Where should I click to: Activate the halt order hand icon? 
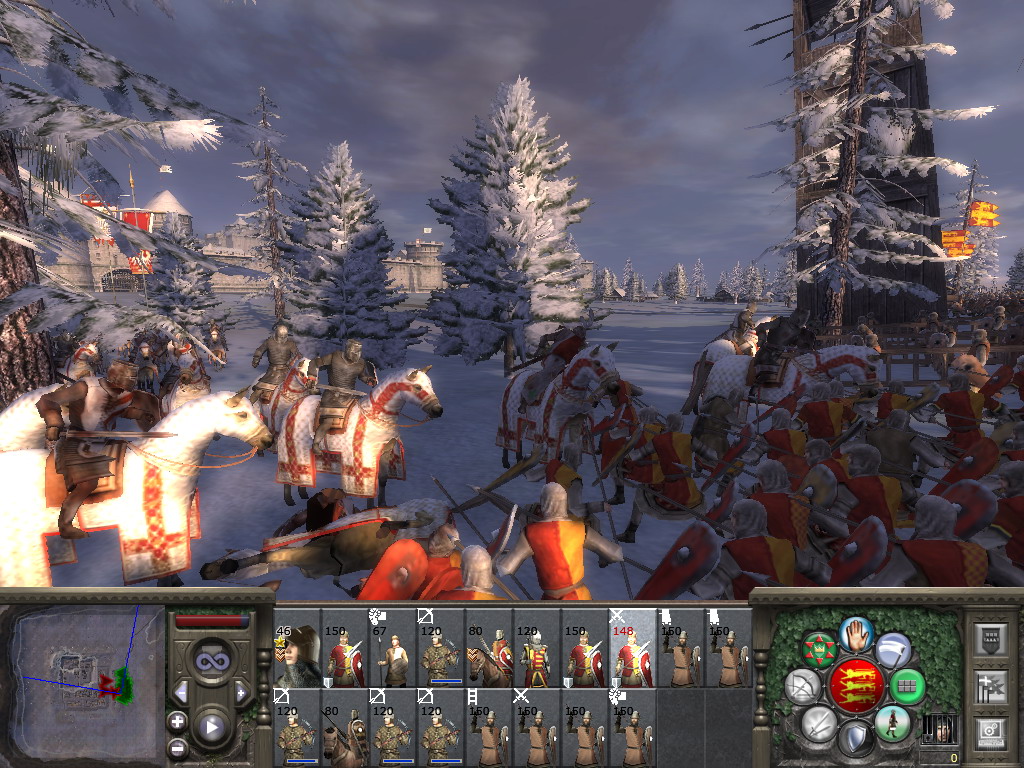click(x=857, y=632)
